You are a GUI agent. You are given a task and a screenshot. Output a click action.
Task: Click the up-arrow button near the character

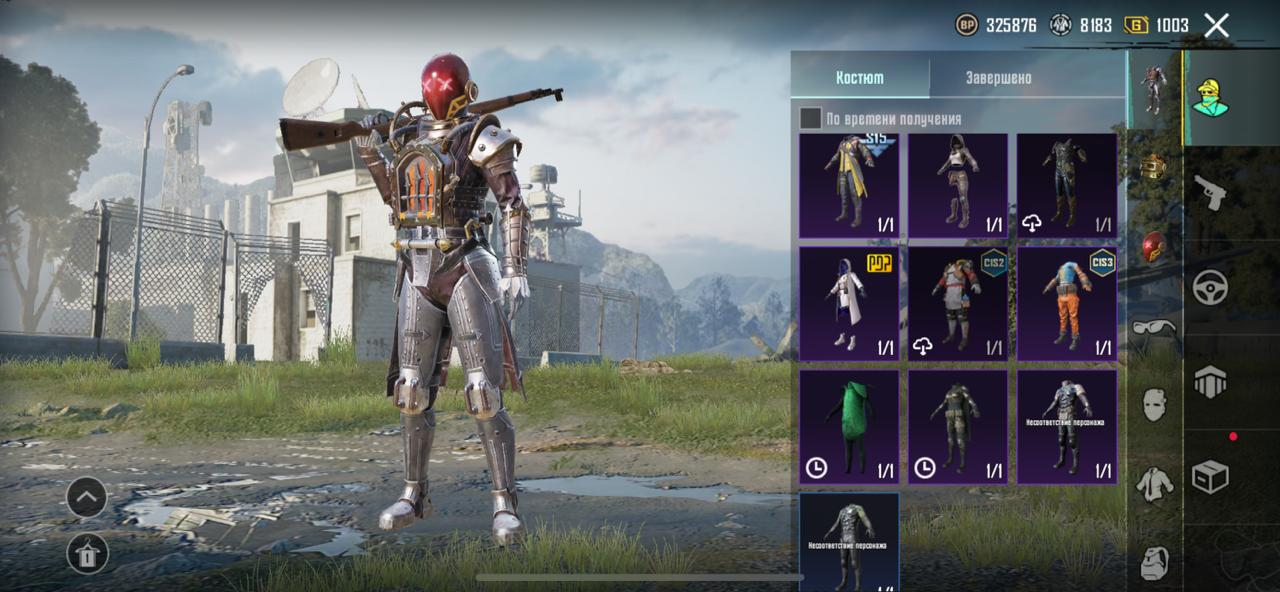tap(87, 497)
